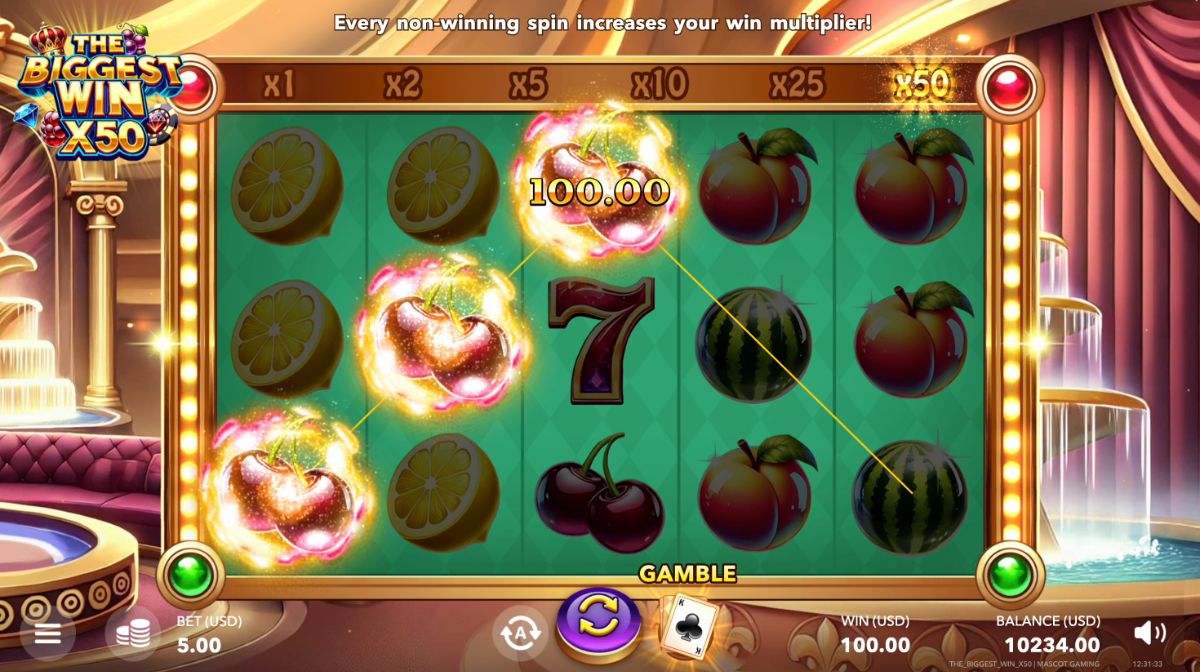Spin the reels with purple button
Viewport: 1200px width, 672px height.
[598, 624]
